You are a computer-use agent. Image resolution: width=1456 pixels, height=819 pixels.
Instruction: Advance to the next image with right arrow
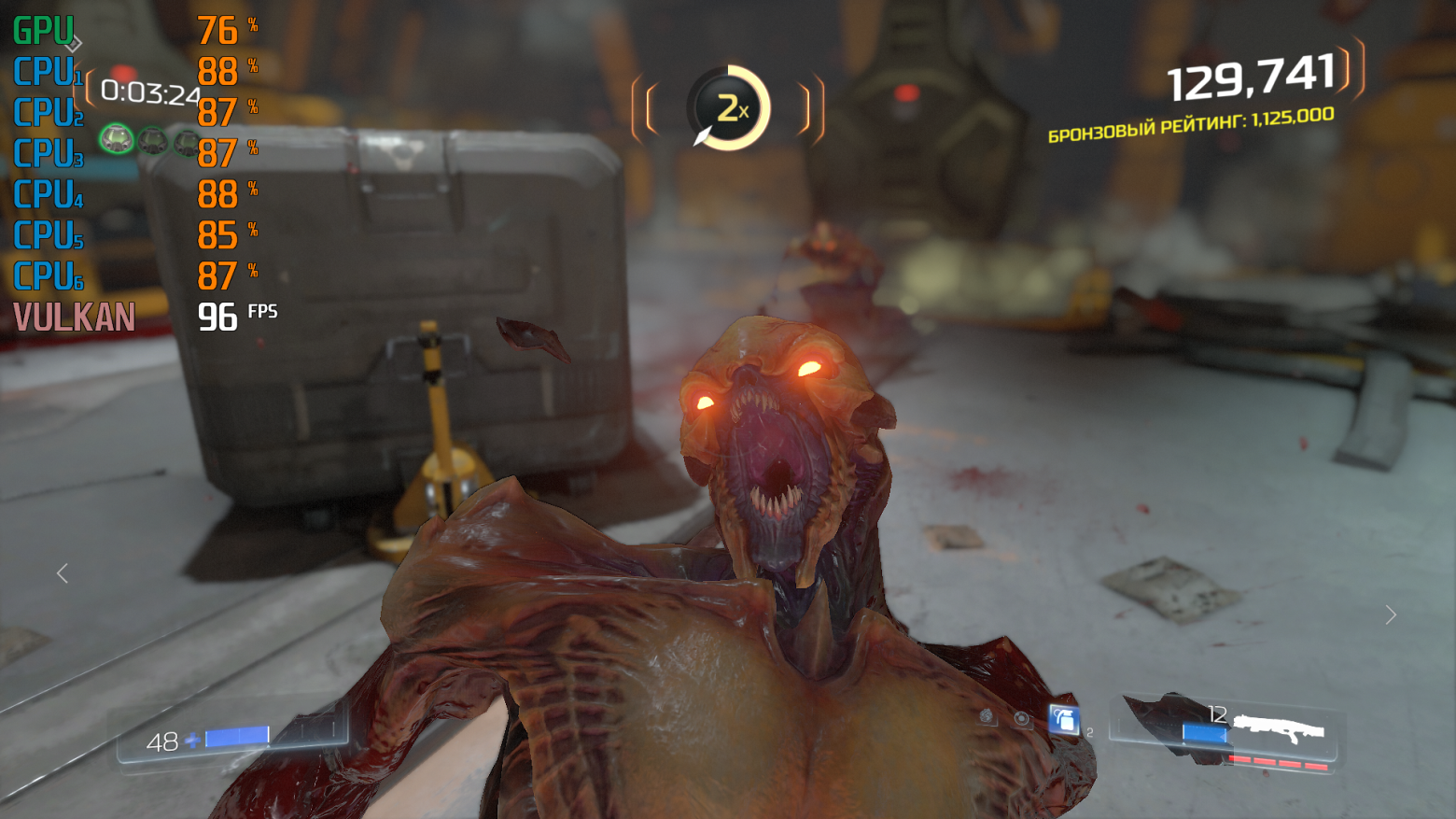click(1391, 614)
